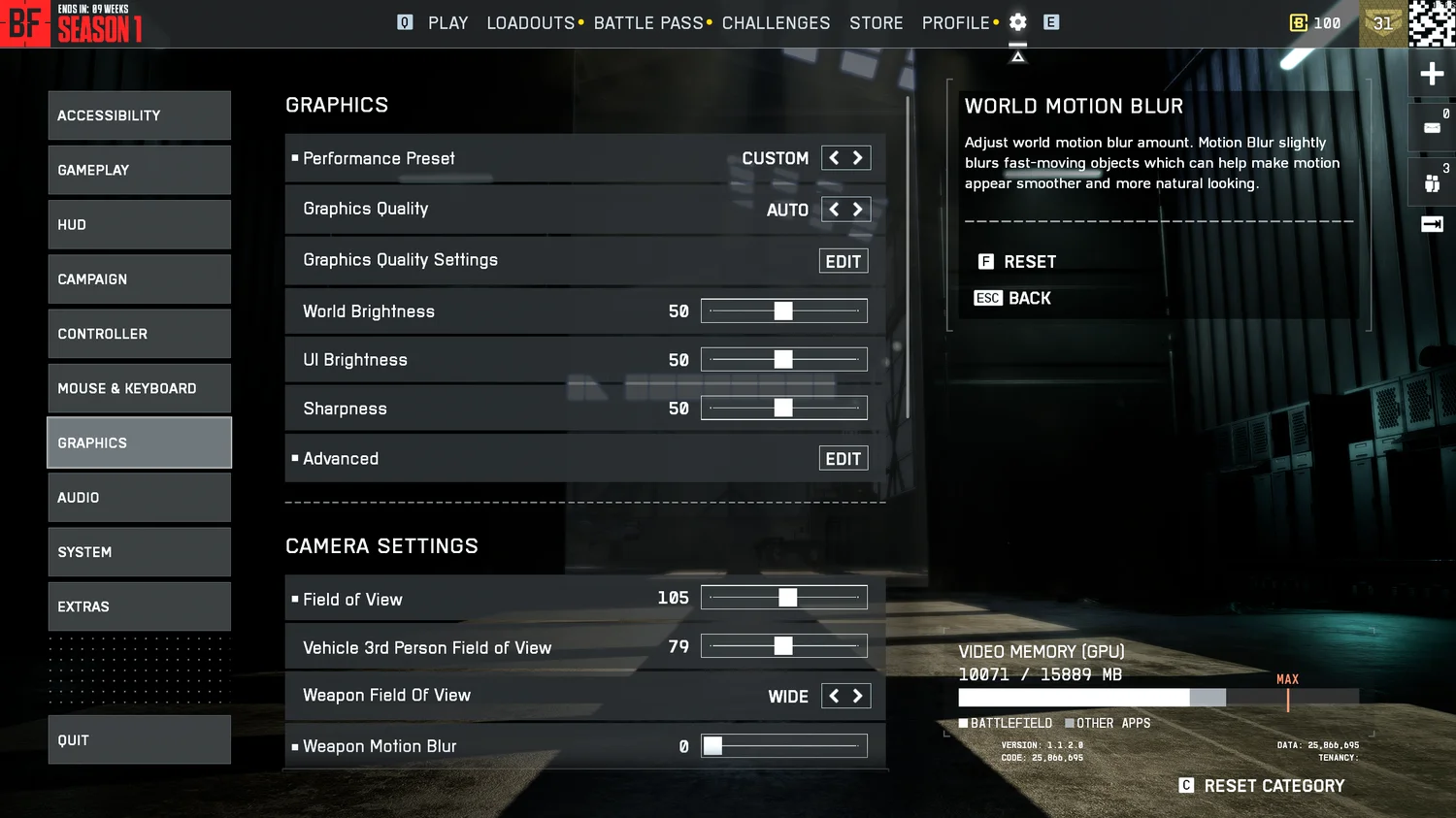Click the right arrow for Weapon Field Of View
Image resolution: width=1456 pixels, height=818 pixels.
pyautogui.click(x=858, y=696)
